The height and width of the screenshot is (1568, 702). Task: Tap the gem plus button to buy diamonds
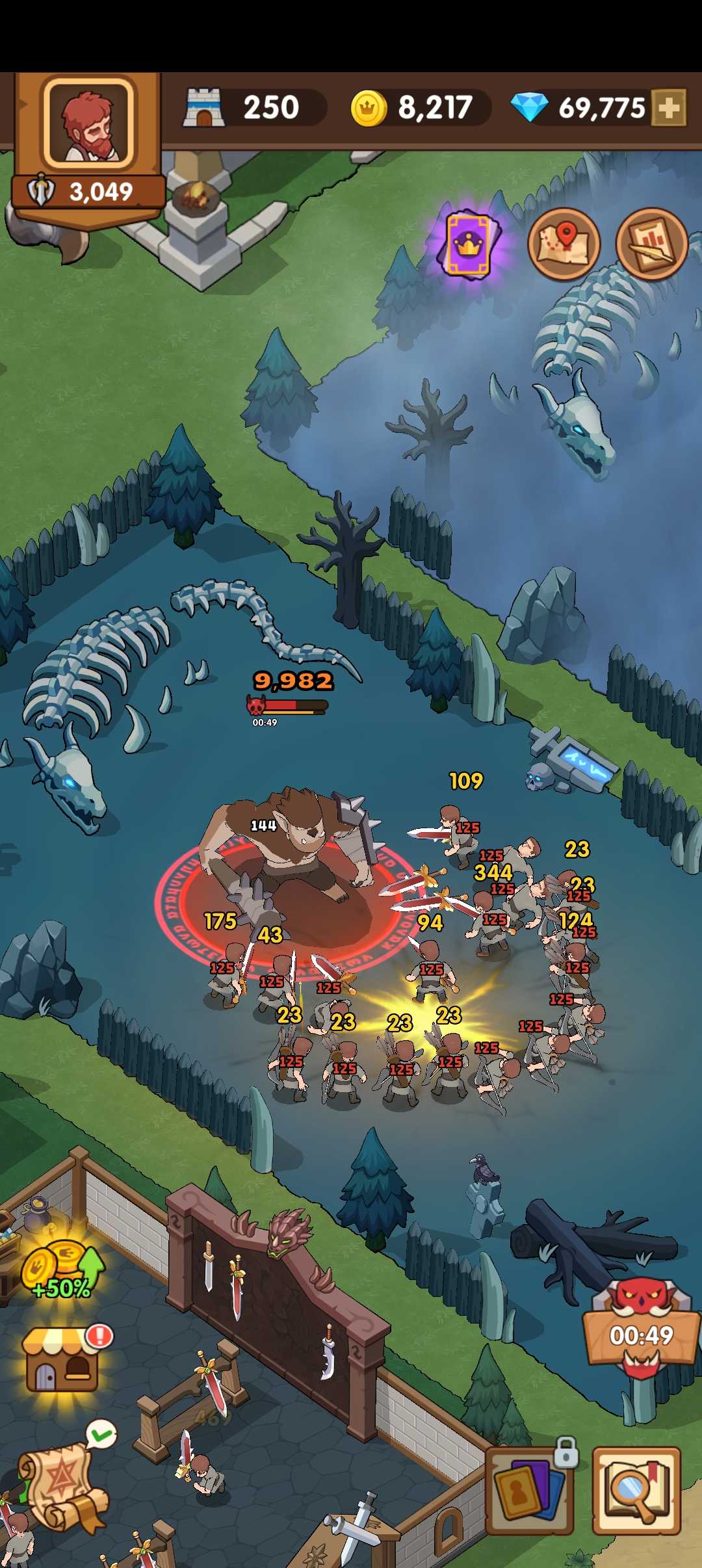(x=669, y=107)
